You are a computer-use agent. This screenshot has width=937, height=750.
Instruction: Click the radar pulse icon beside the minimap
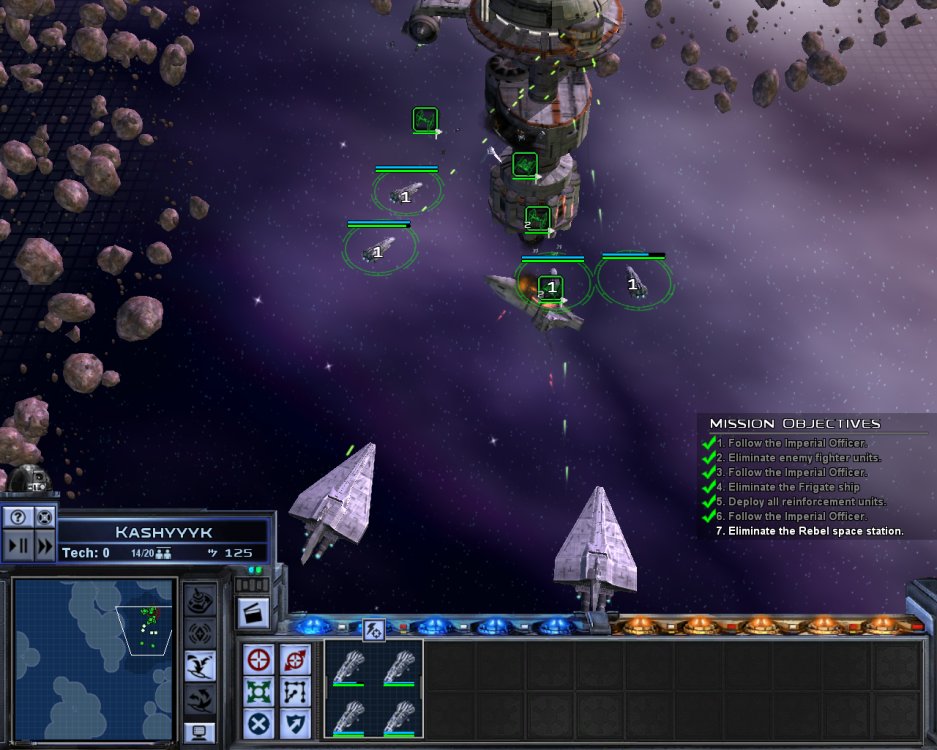[x=200, y=633]
